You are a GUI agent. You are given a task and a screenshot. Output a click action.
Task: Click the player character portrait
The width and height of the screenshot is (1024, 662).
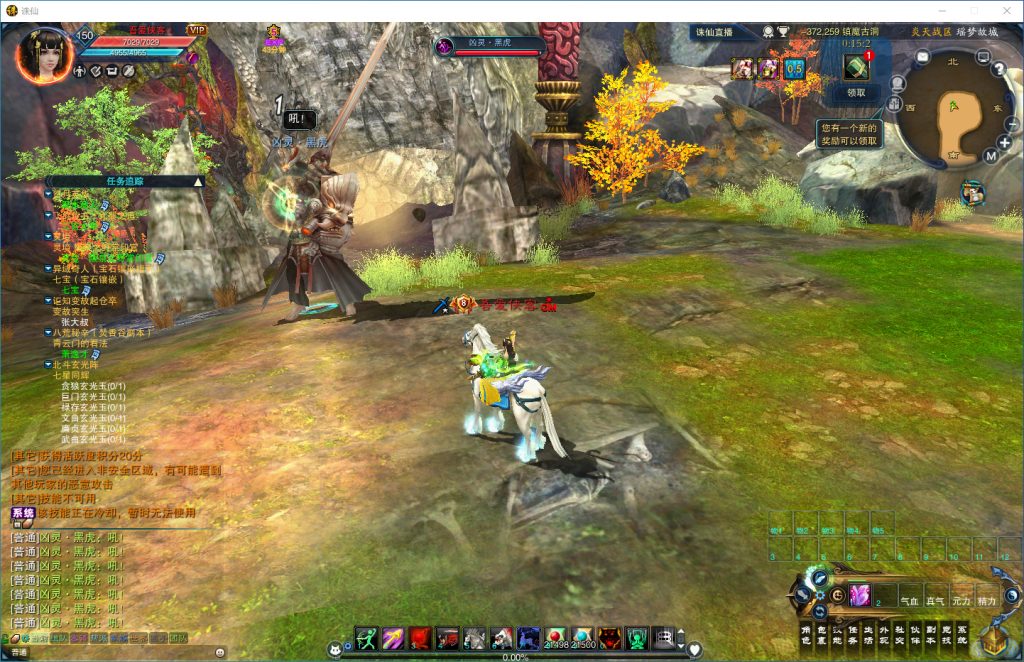point(44,55)
